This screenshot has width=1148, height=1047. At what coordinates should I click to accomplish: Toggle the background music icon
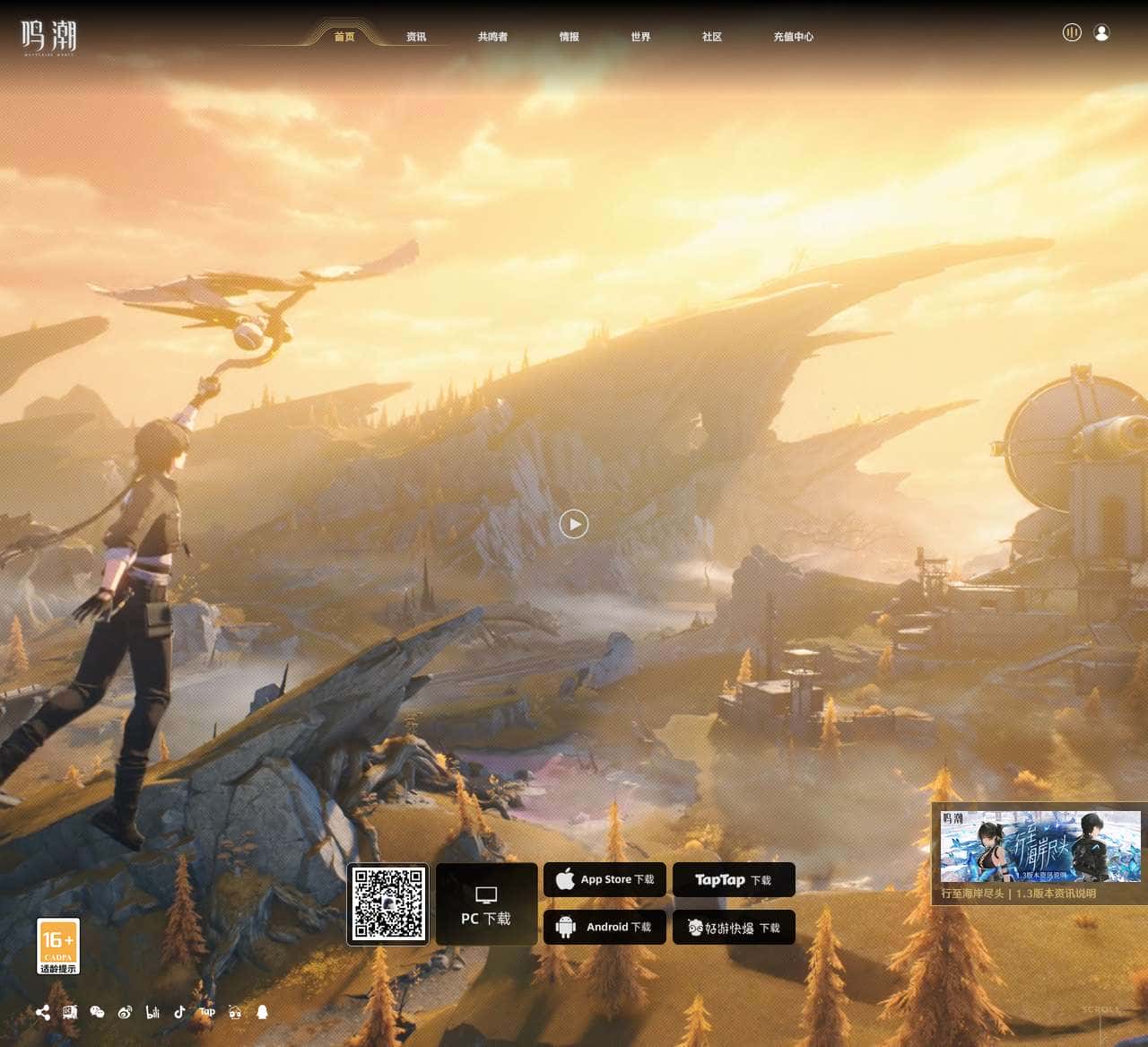tap(1072, 33)
